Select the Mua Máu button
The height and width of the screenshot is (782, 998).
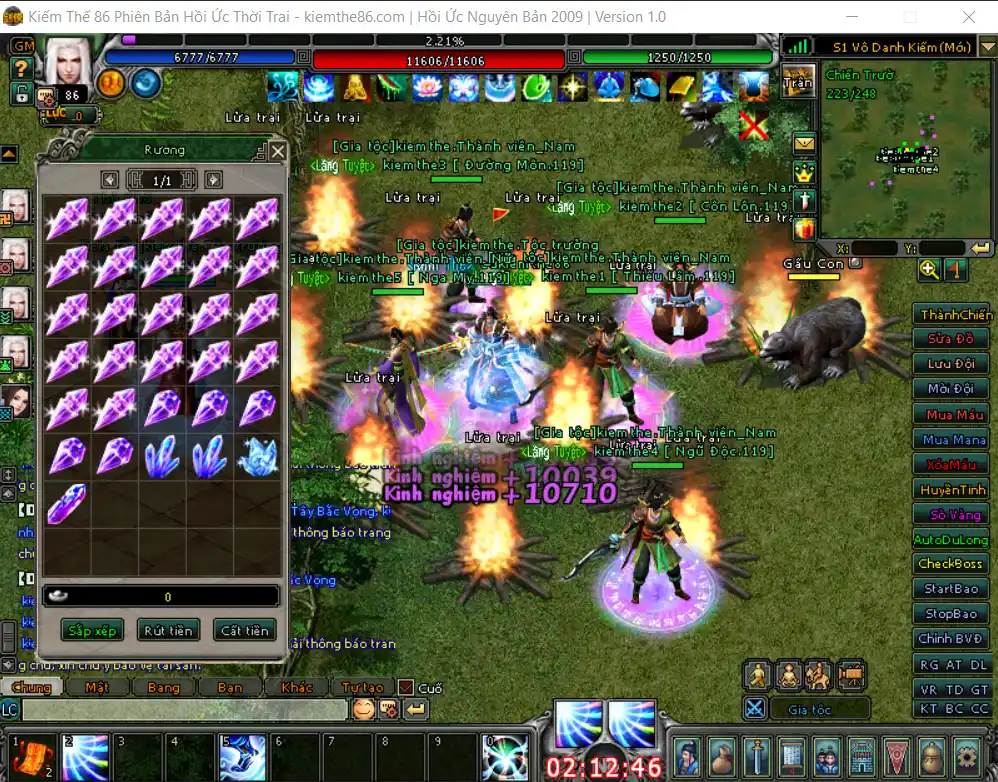(954, 414)
